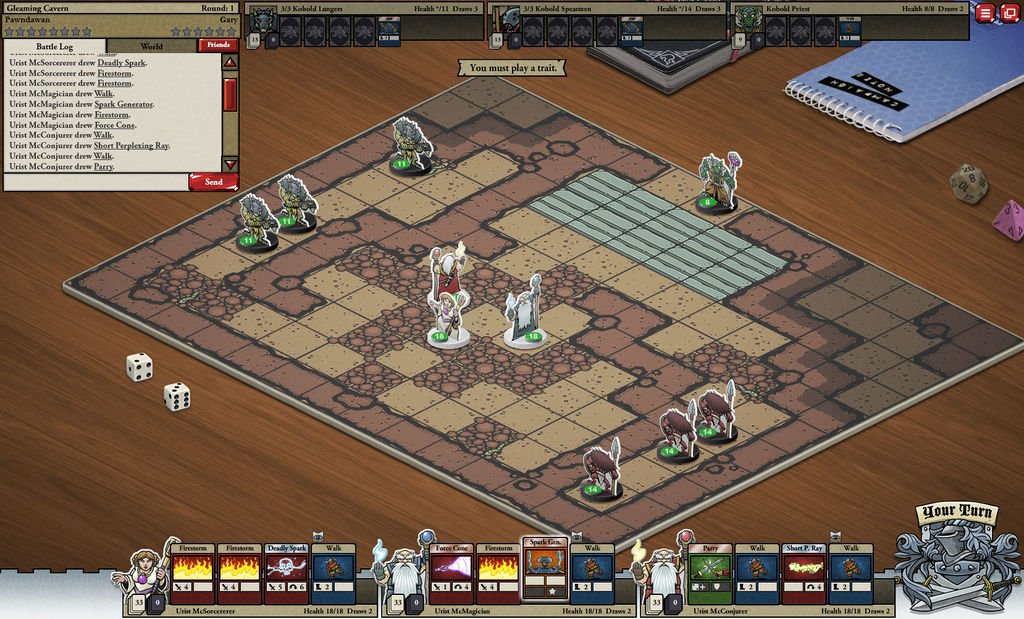1024x619 pixels.
Task: Open the main menu button
Action: point(984,13)
